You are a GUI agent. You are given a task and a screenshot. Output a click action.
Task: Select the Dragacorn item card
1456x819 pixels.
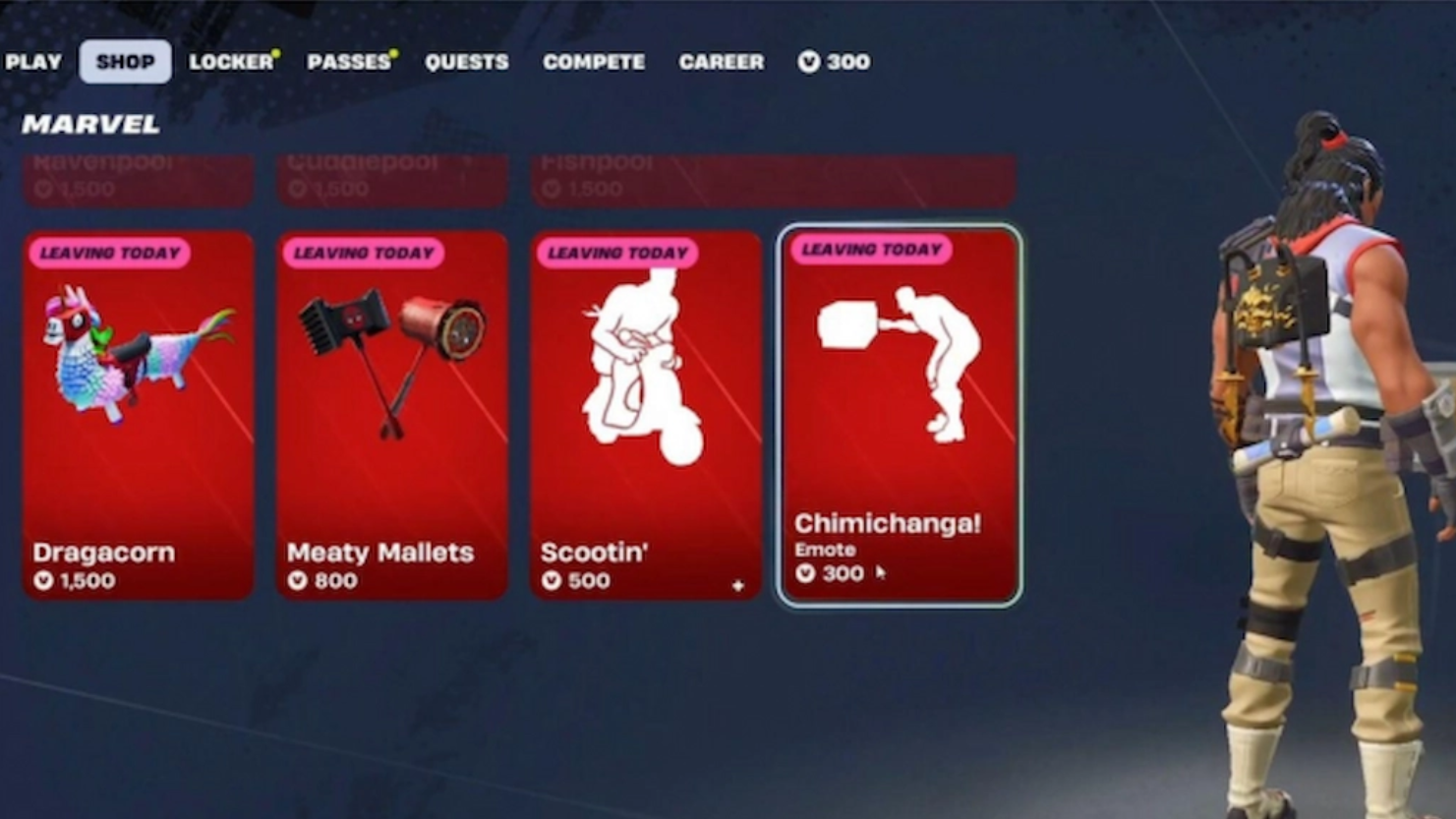point(139,413)
